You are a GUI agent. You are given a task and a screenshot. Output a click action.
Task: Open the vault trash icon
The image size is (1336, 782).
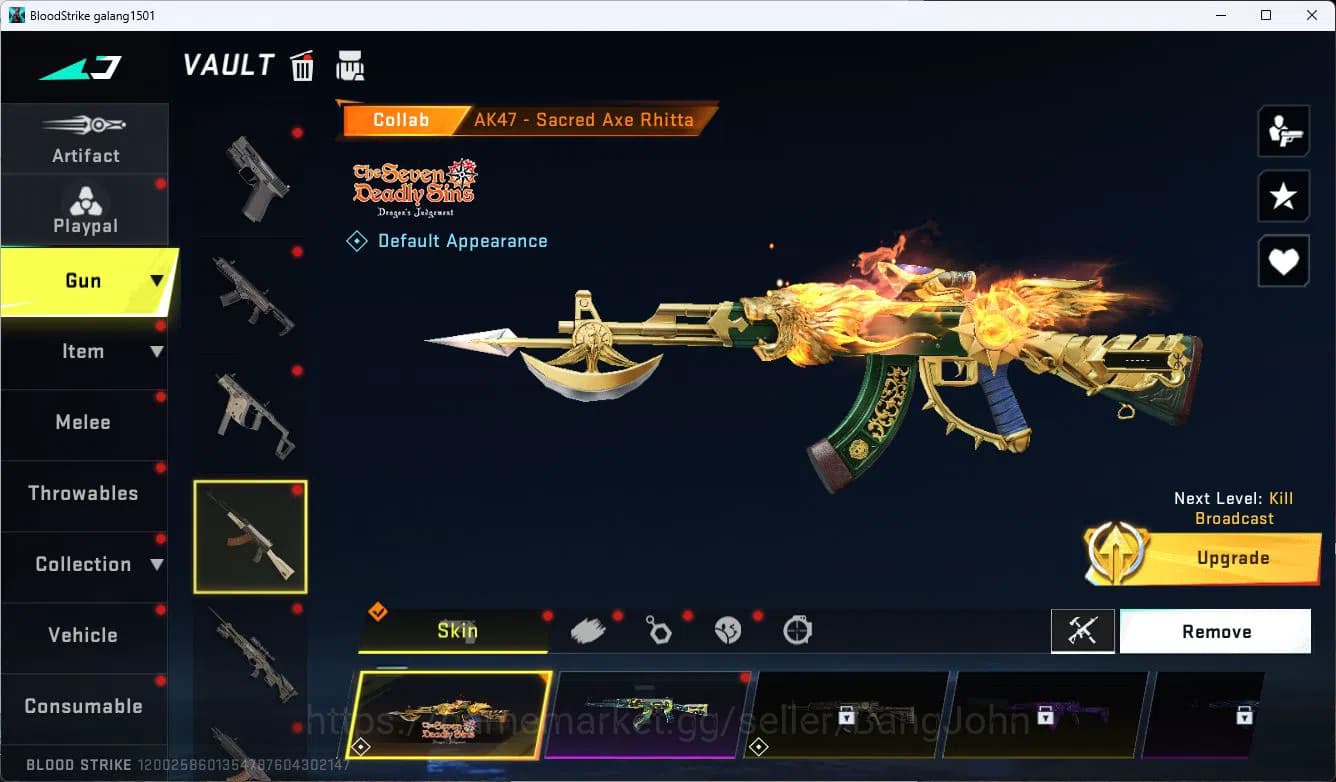point(302,65)
